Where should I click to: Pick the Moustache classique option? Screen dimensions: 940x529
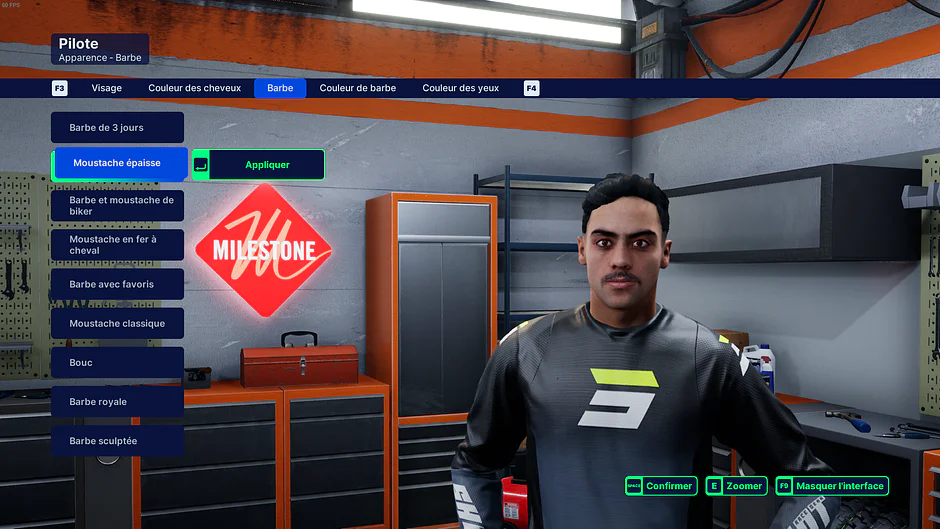118,323
